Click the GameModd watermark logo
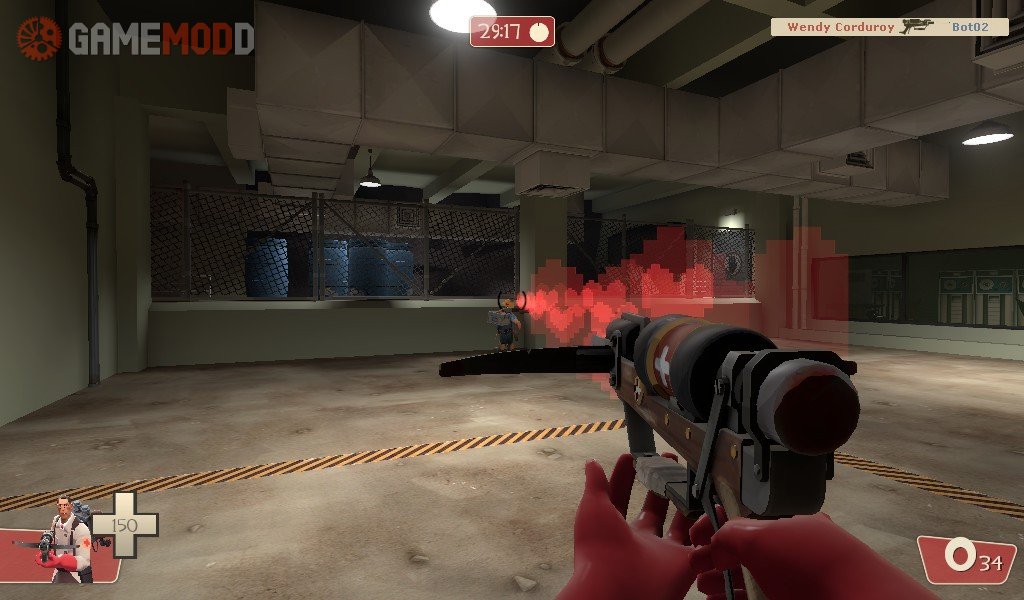The image size is (1024, 600). [x=135, y=38]
